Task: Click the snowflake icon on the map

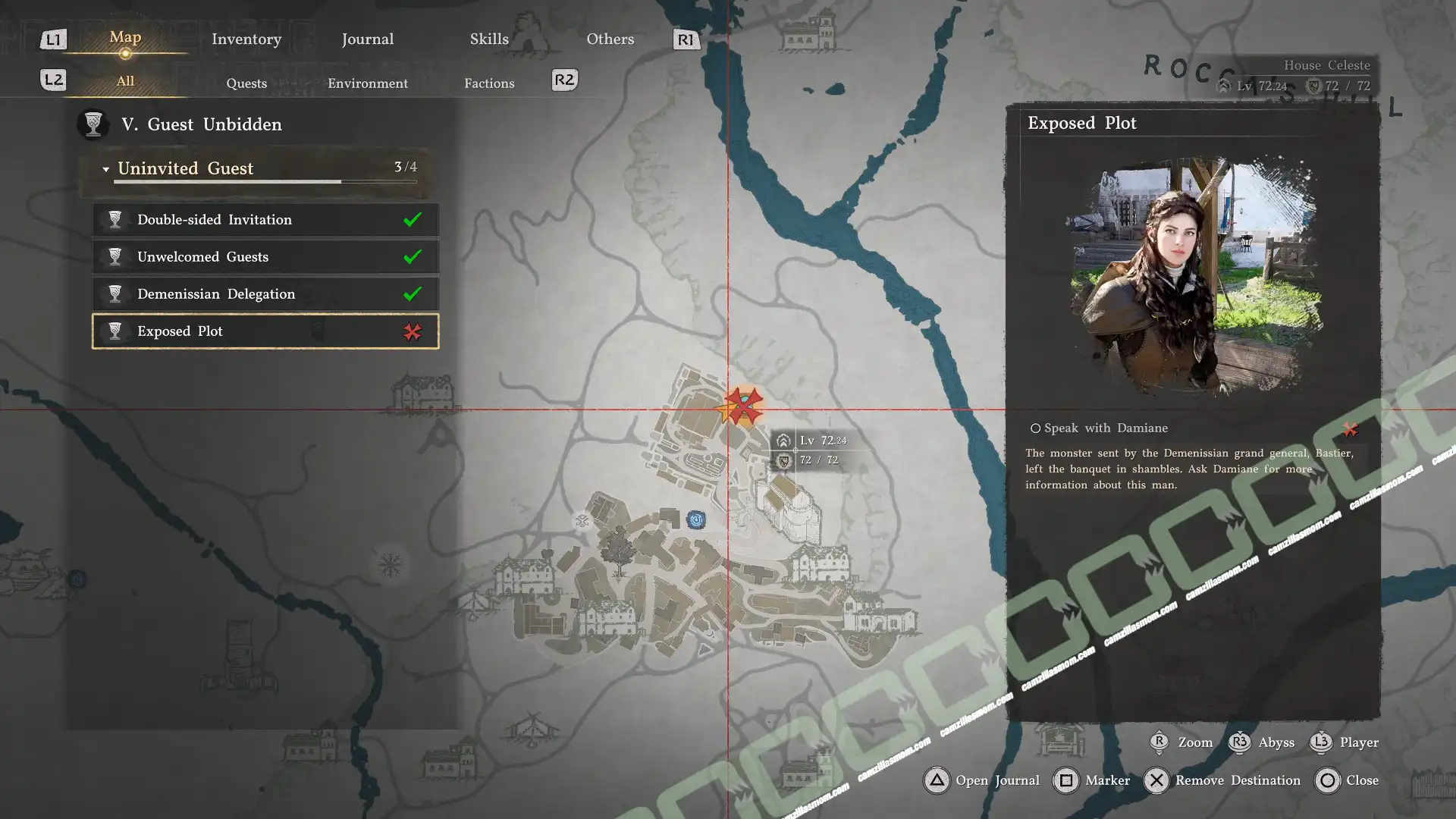Action: point(390,564)
